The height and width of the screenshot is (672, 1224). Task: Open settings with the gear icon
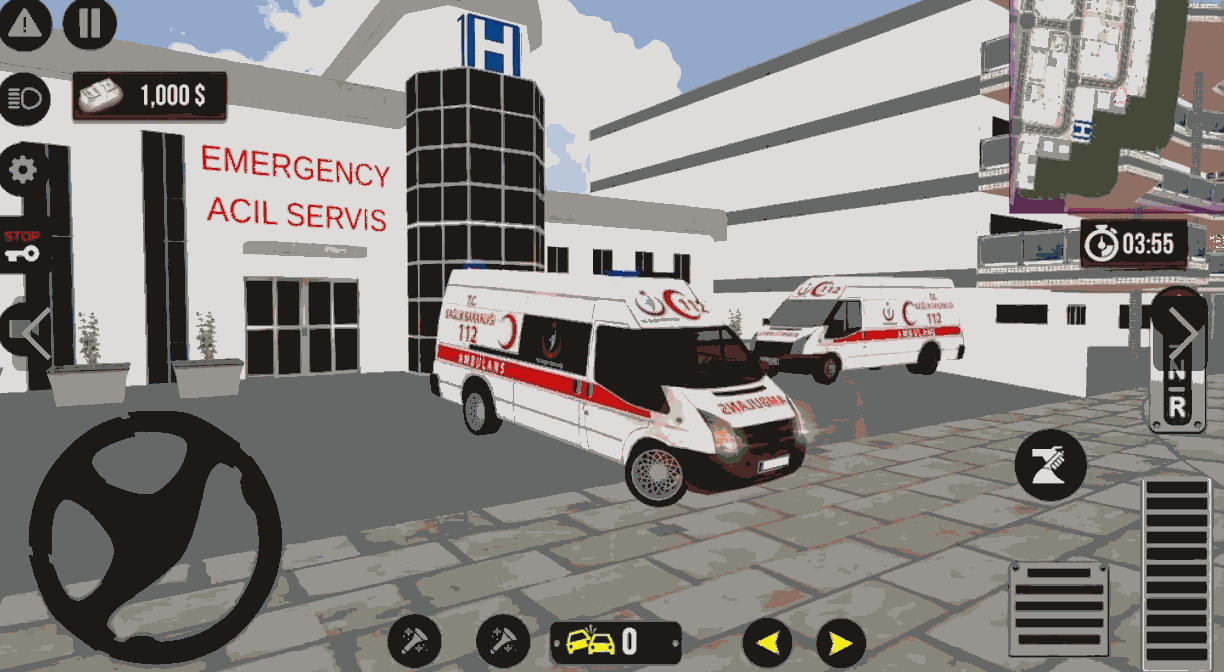pos(24,170)
